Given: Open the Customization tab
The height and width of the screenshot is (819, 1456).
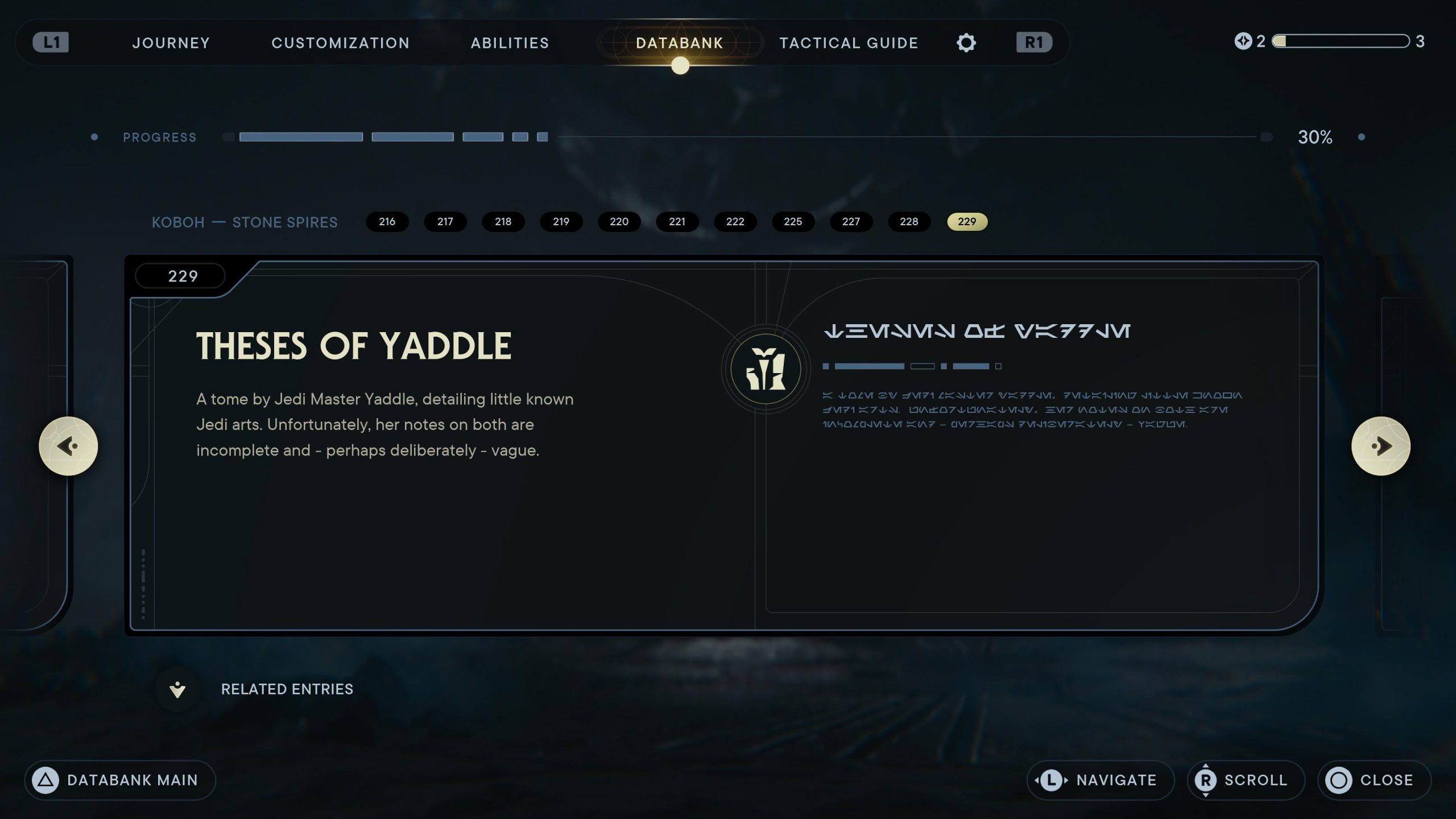Looking at the screenshot, I should coord(340,43).
